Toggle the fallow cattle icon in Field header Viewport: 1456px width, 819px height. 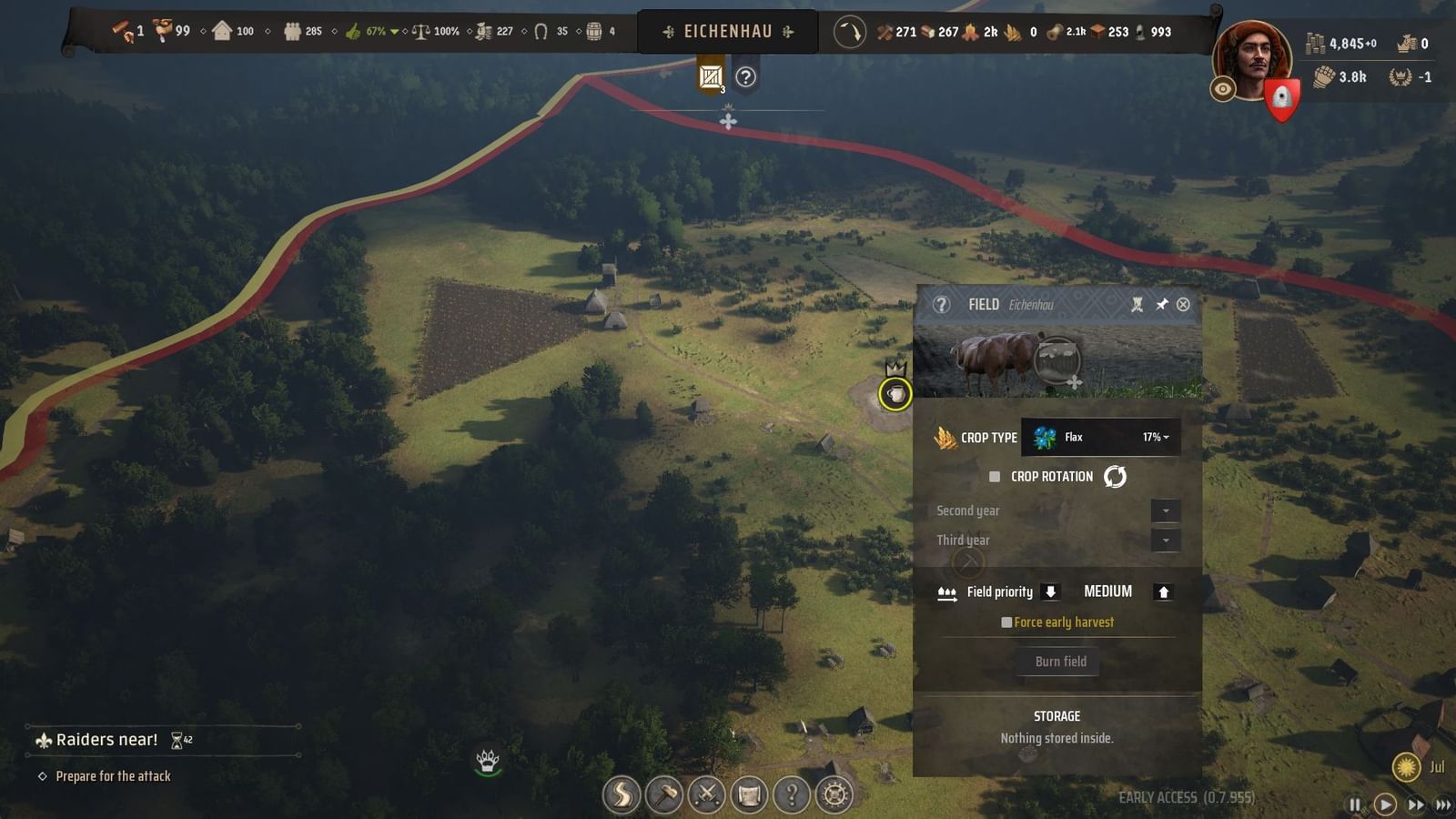(x=1137, y=304)
